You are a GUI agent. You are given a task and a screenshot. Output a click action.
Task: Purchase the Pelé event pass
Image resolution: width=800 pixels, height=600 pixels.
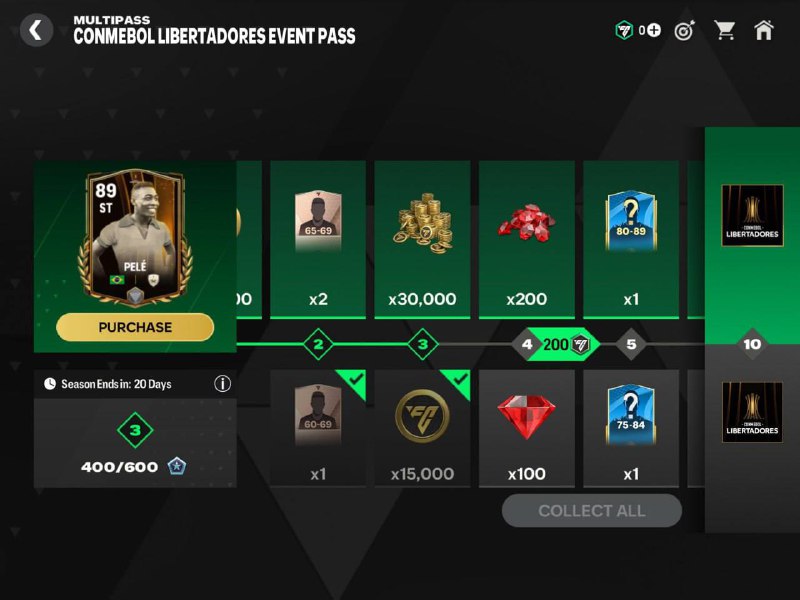tap(135, 327)
